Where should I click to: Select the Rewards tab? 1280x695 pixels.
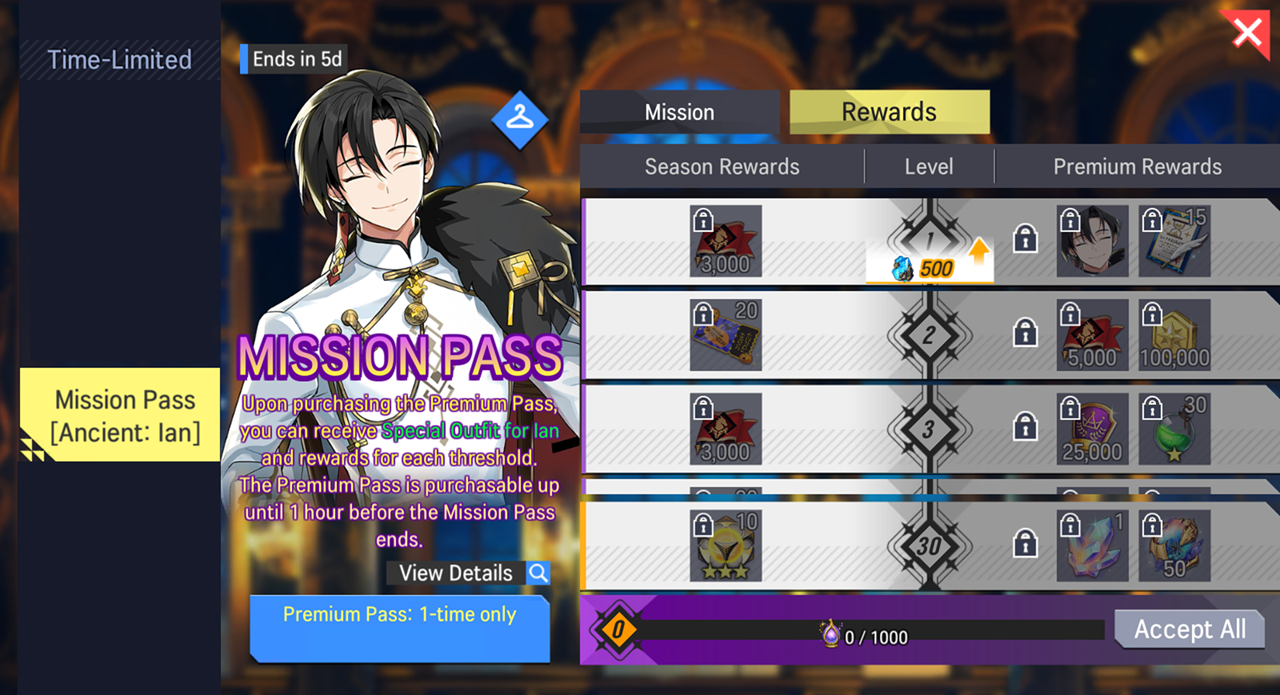pos(889,112)
